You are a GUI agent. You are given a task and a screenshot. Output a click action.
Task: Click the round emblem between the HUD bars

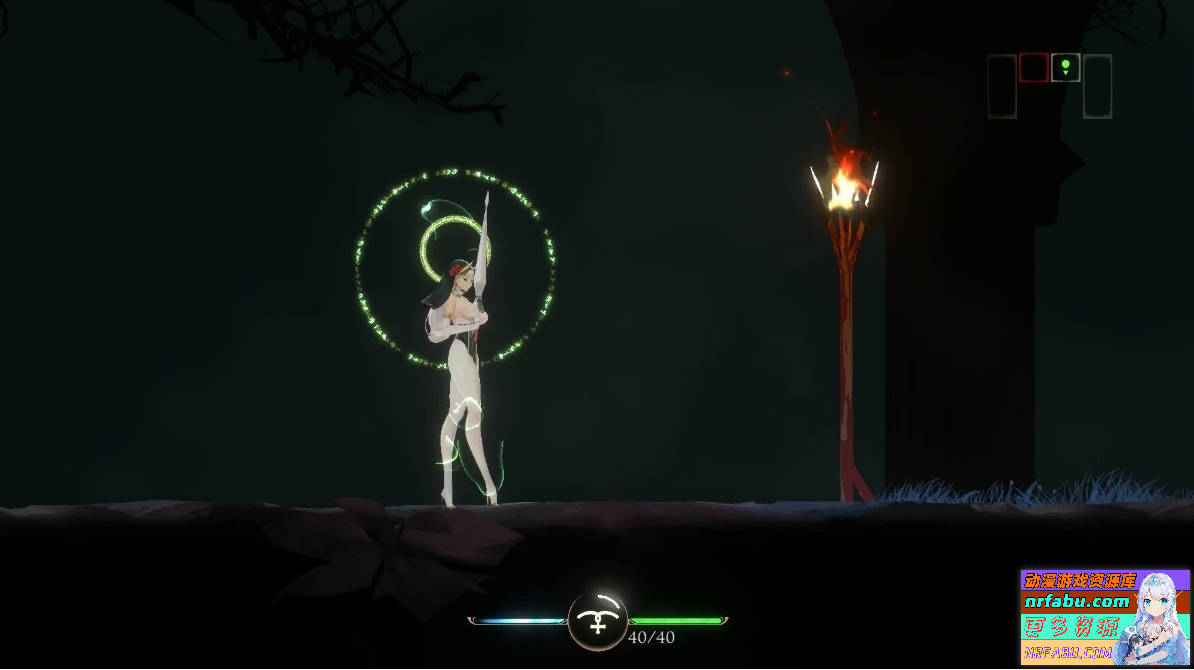click(597, 621)
